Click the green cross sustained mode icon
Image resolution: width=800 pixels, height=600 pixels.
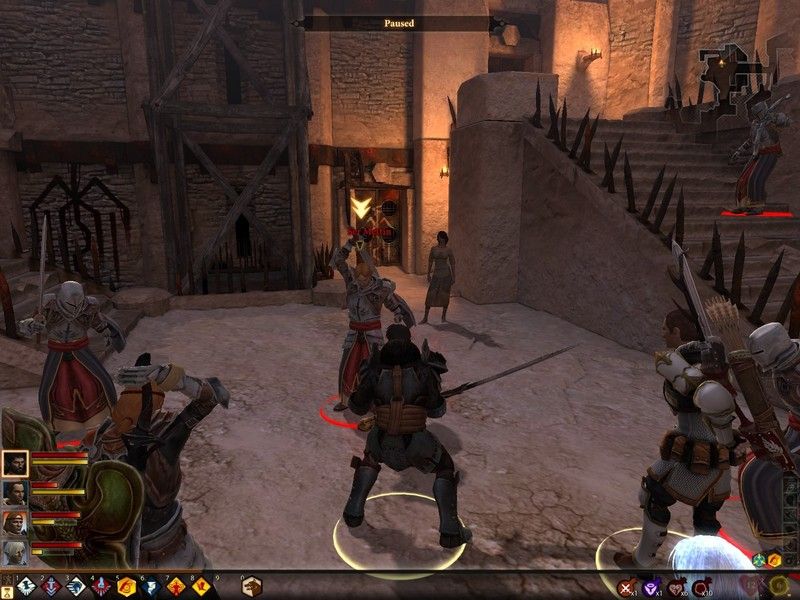click(759, 561)
